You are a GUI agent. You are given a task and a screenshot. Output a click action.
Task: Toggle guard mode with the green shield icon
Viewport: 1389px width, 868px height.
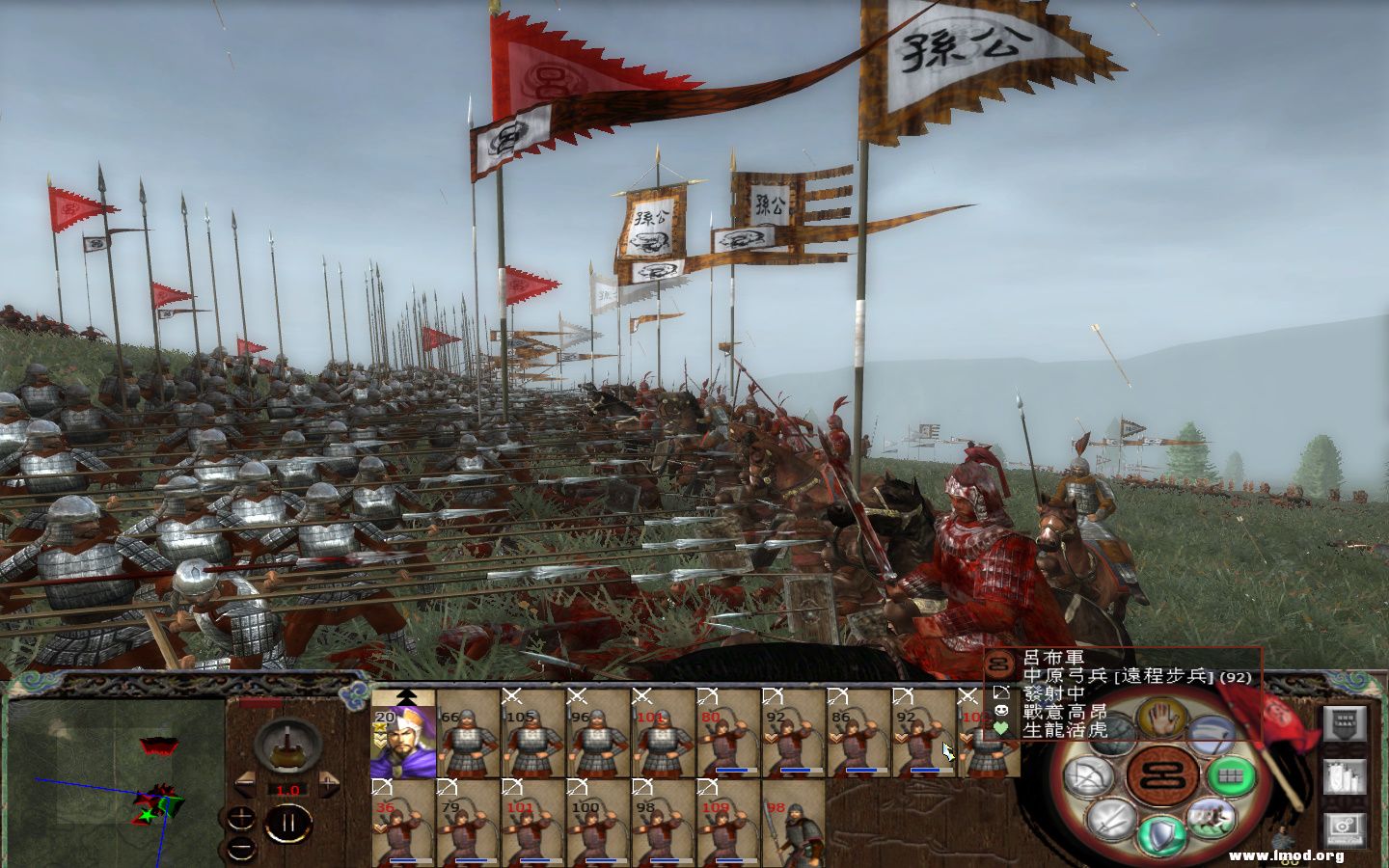(1160, 834)
